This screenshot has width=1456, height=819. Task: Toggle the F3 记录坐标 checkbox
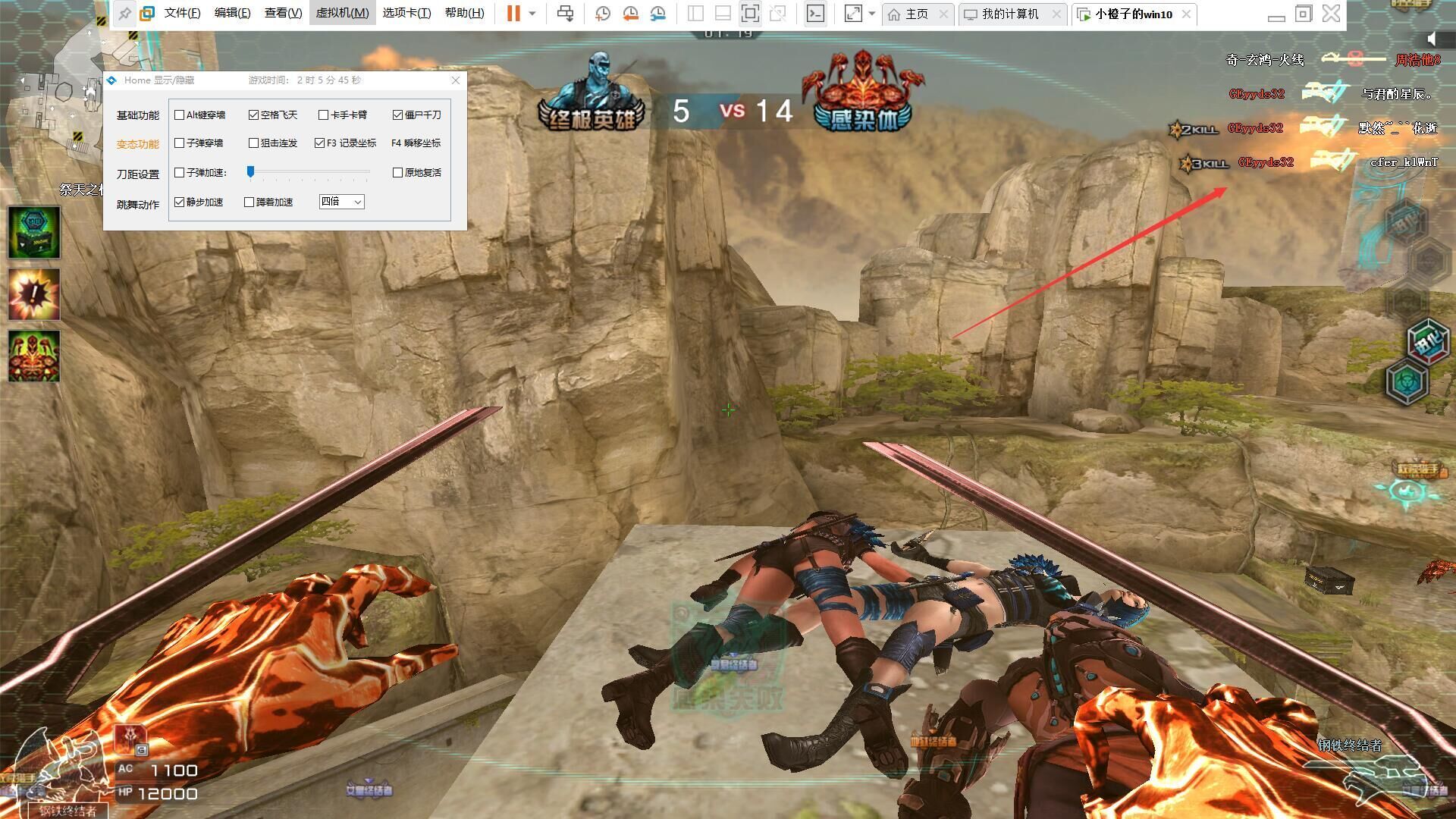320,143
